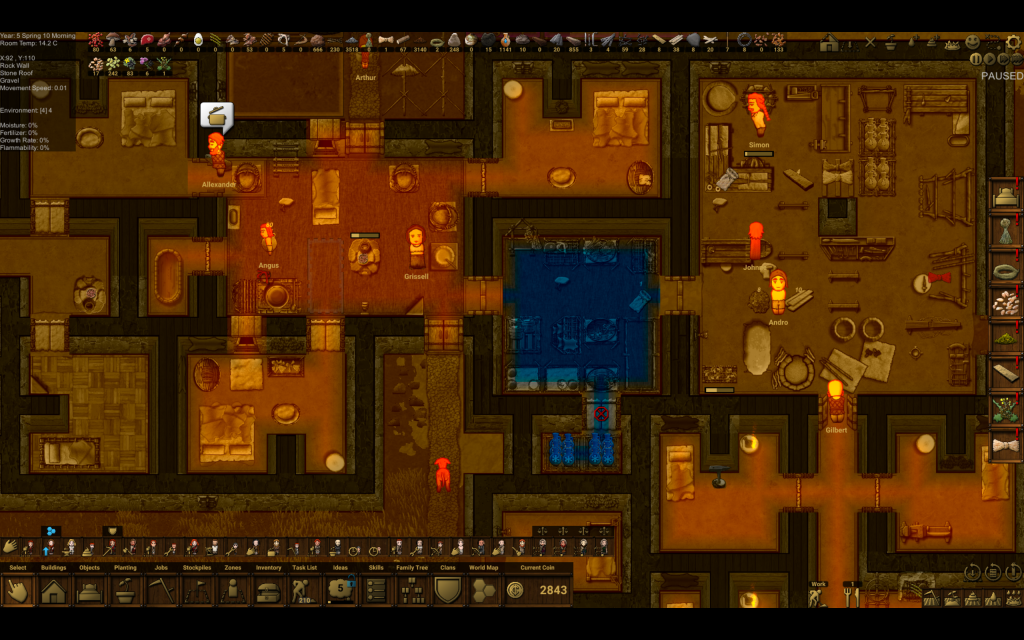
Task: Click the house icon in top bar
Action: point(829,43)
